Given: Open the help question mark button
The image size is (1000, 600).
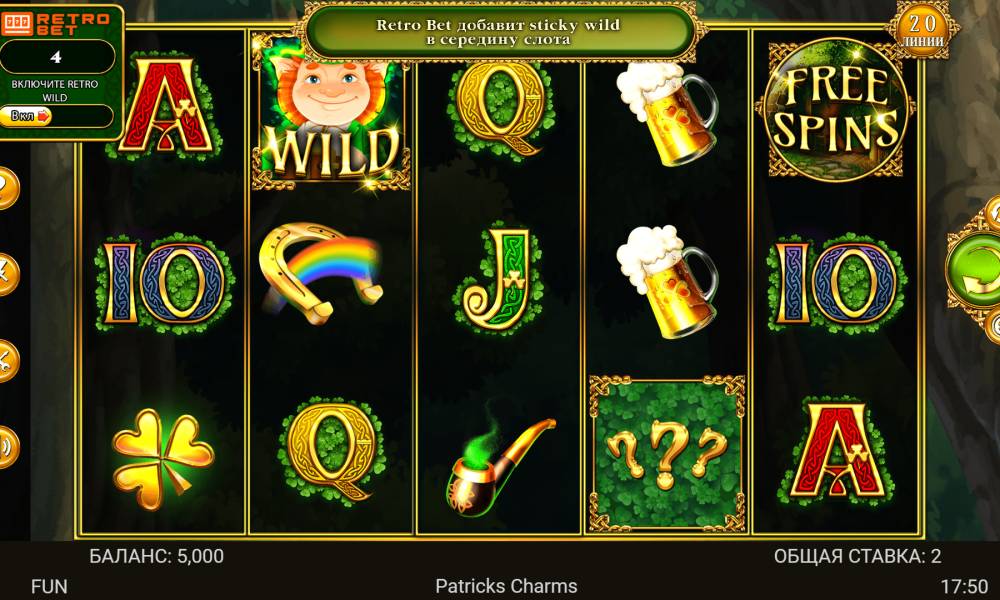Looking at the screenshot, I should point(5,186).
